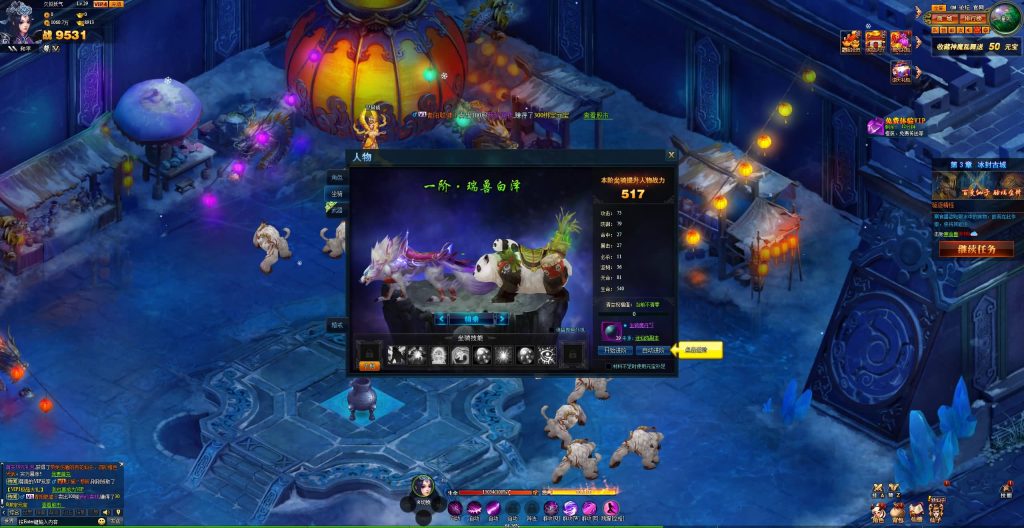1024x528 pixels.
Task: Open the 排行榜 ranking button
Action: 975,18
